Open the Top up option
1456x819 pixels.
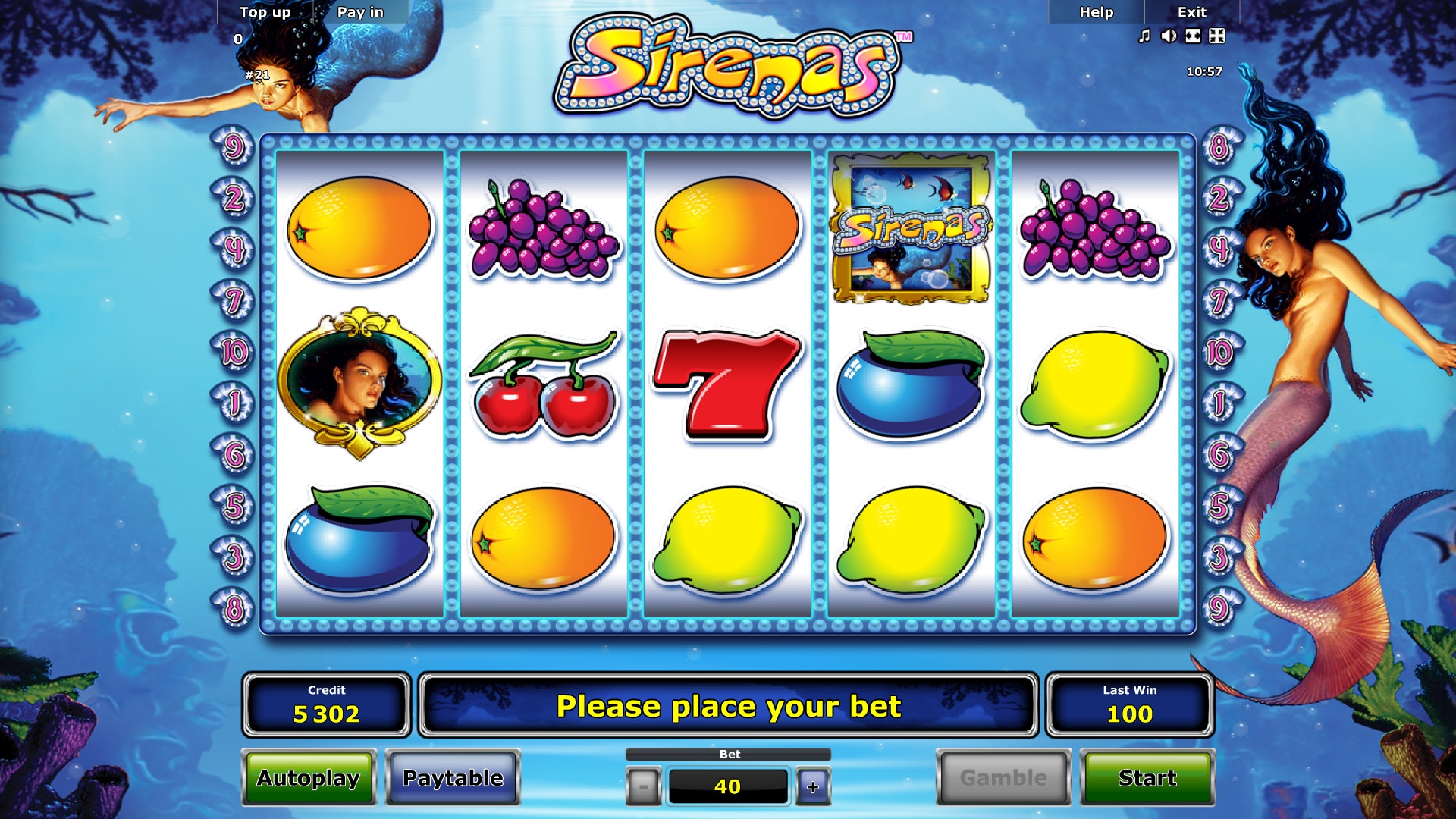(265, 12)
